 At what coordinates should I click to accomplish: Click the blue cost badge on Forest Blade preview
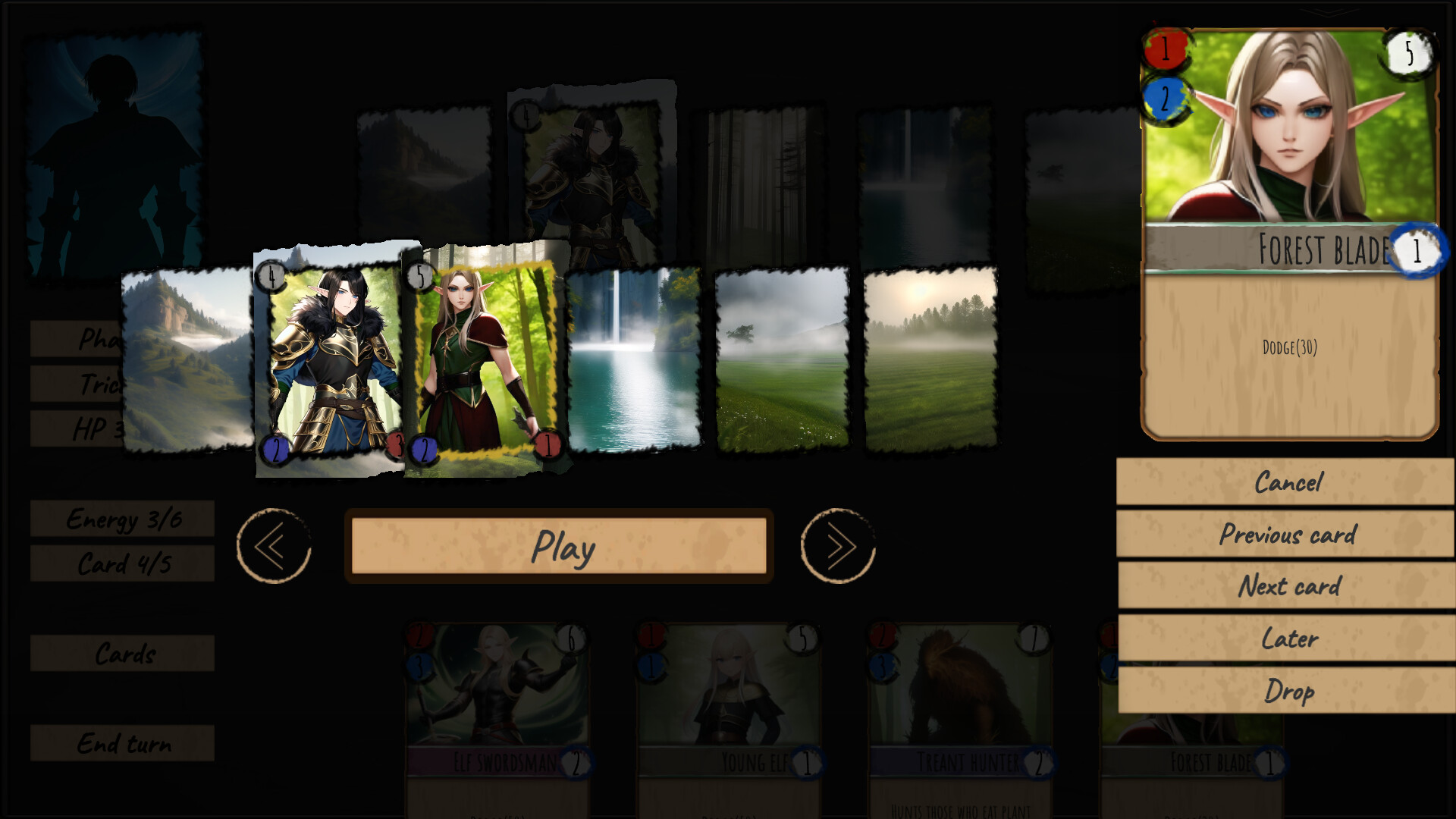[1166, 99]
